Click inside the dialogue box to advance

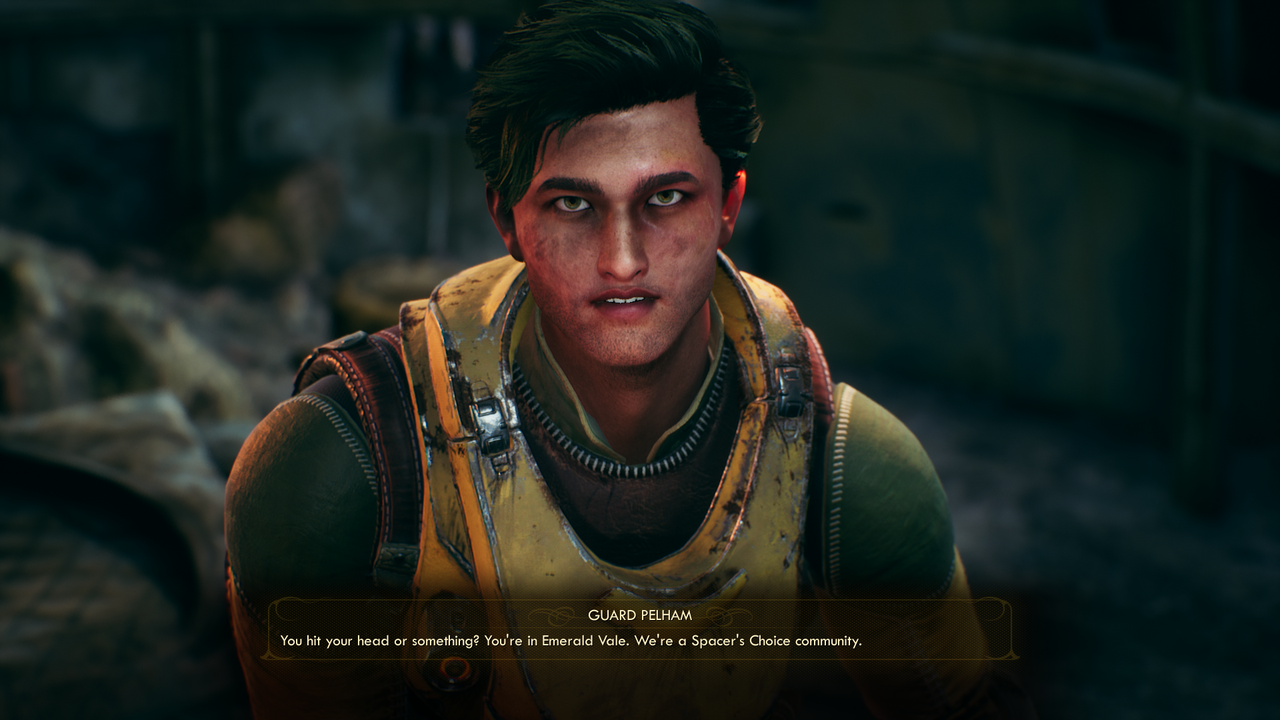(x=642, y=630)
